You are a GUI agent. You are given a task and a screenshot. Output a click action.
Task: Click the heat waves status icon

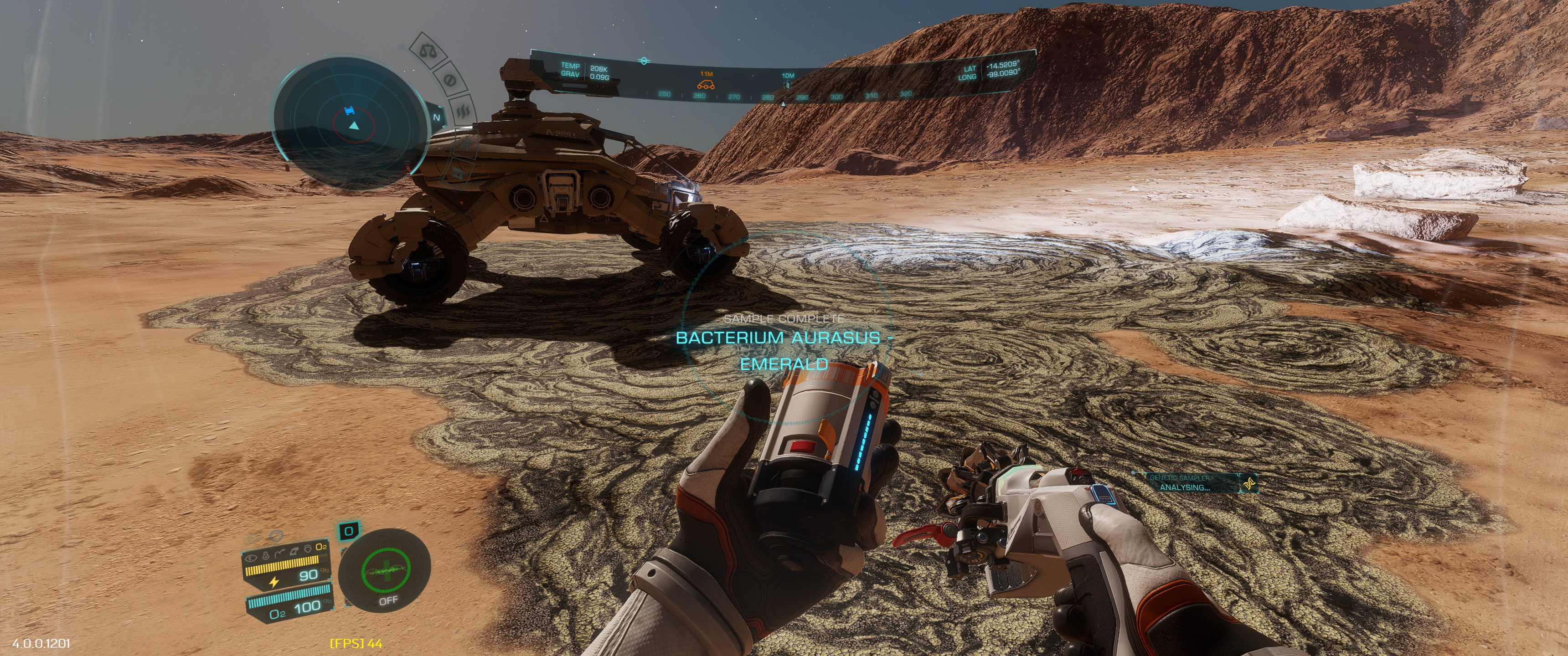point(464,111)
